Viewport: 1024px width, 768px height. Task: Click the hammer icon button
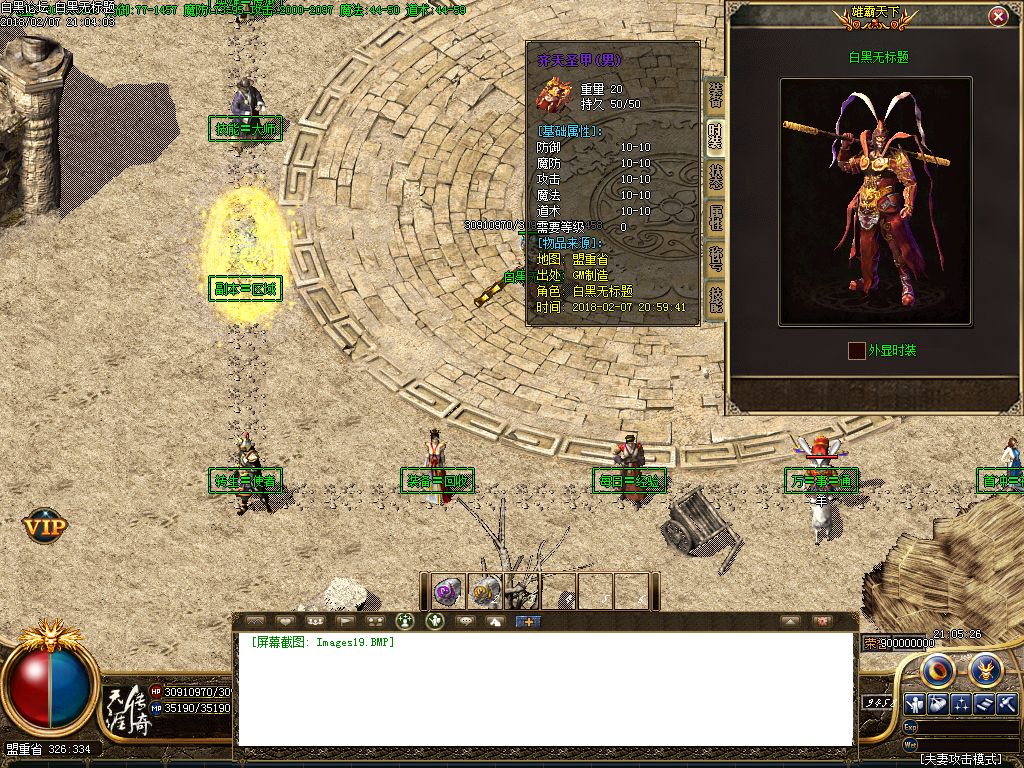(1007, 704)
